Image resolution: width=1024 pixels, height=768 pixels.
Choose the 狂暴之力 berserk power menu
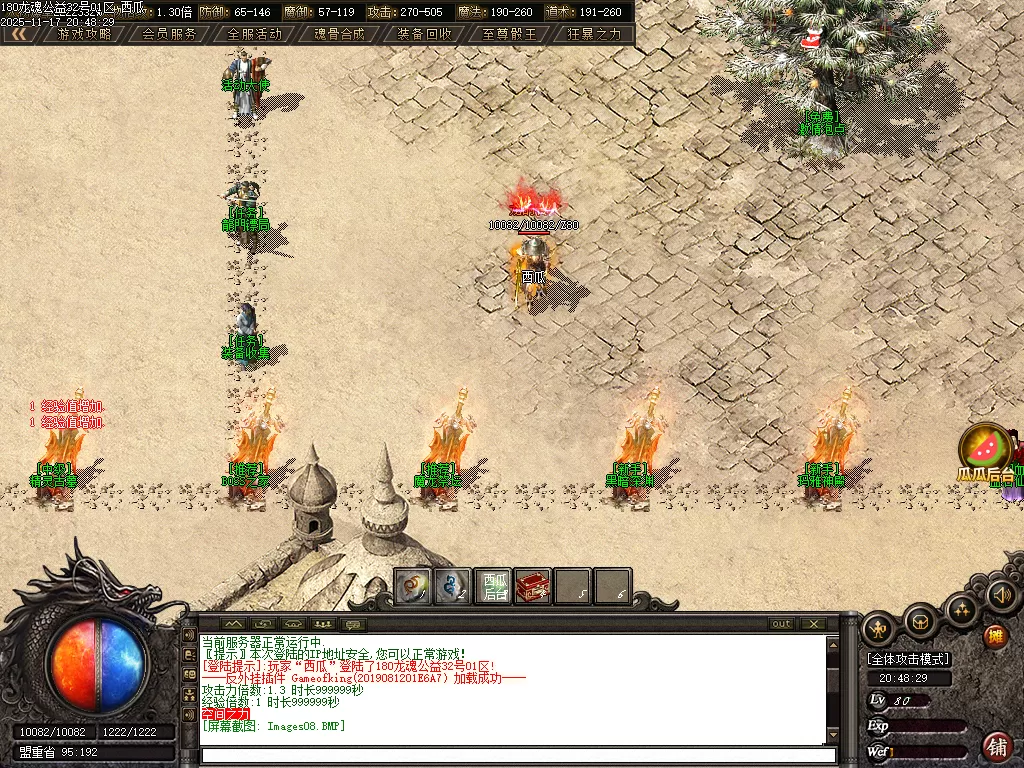pos(594,33)
